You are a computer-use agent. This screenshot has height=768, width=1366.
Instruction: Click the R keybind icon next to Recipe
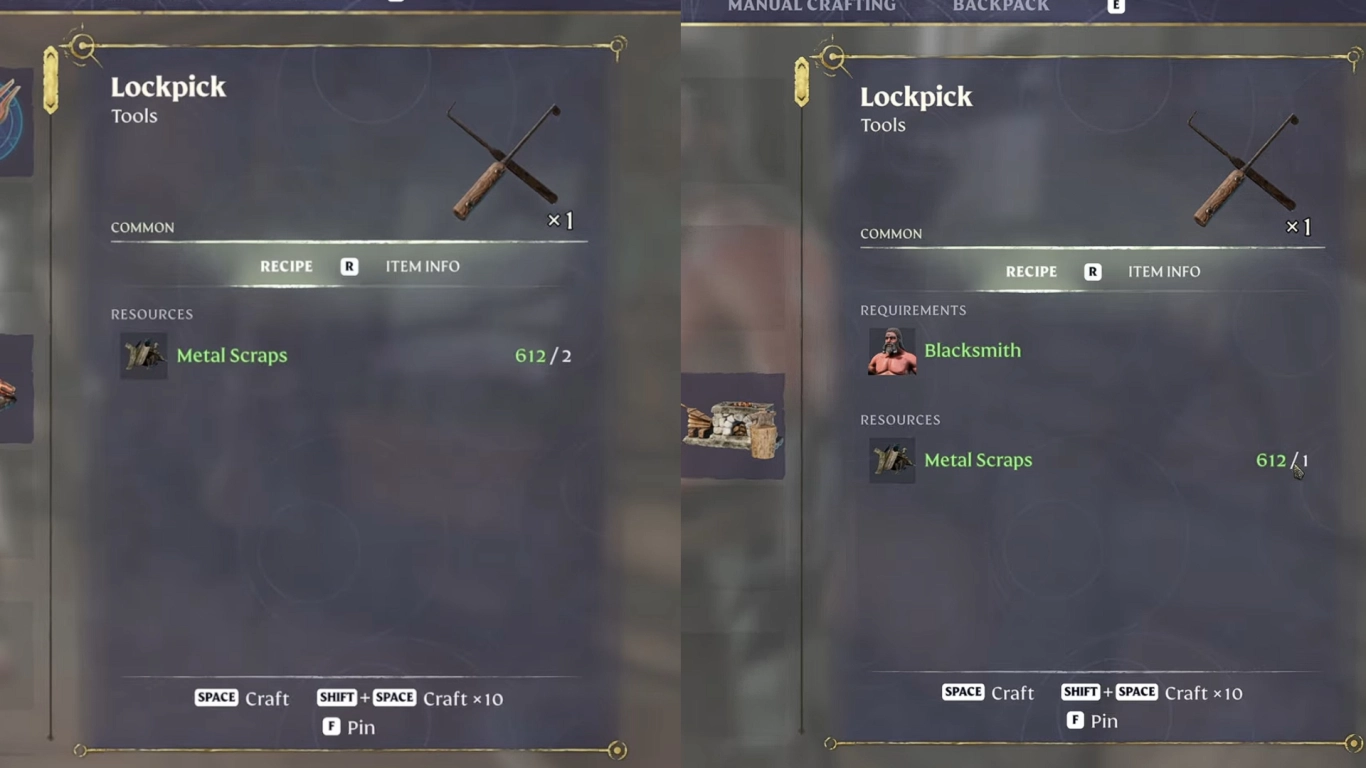(x=348, y=266)
